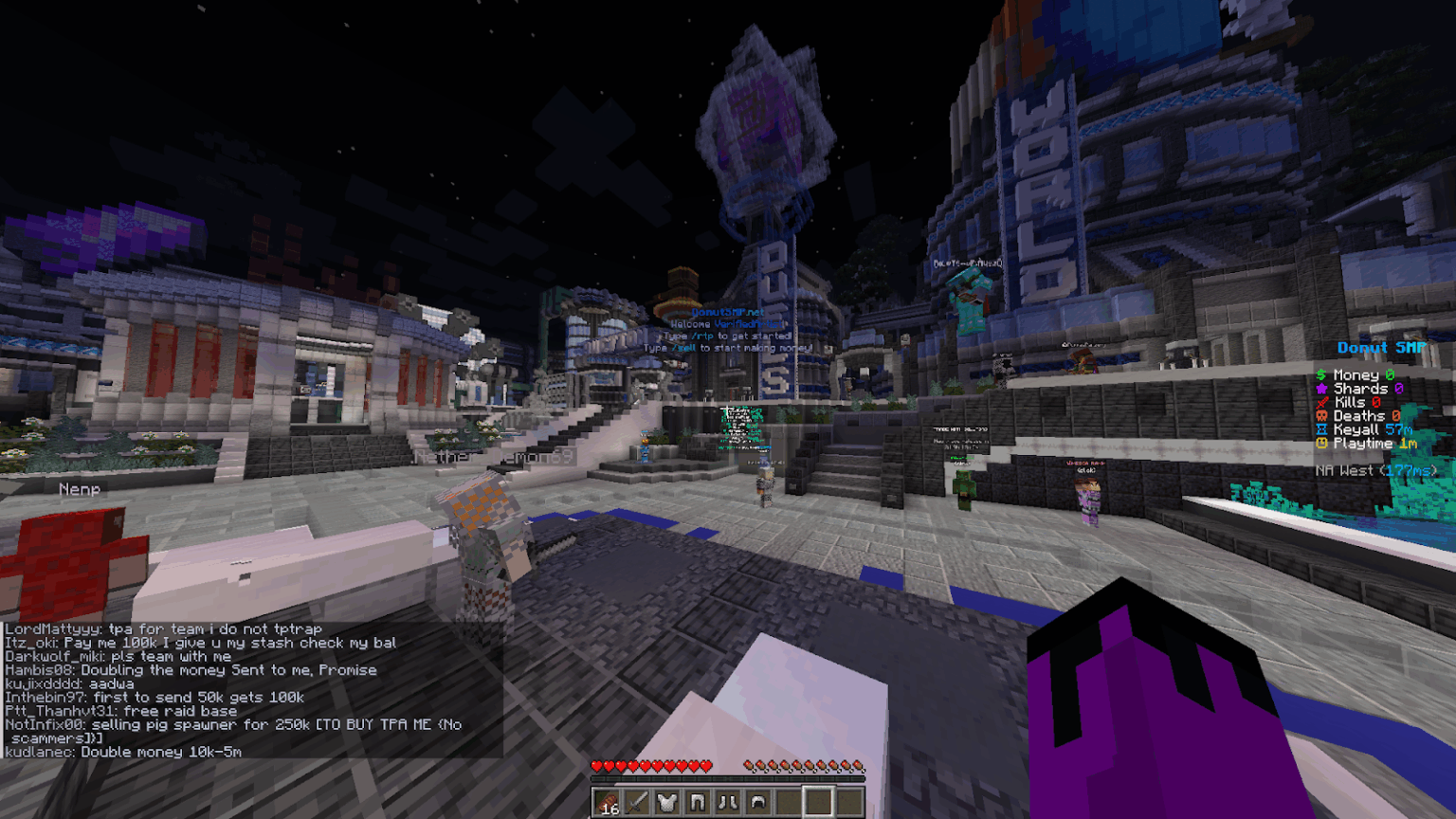Select the iron chestplate hotbar slot

click(x=667, y=803)
